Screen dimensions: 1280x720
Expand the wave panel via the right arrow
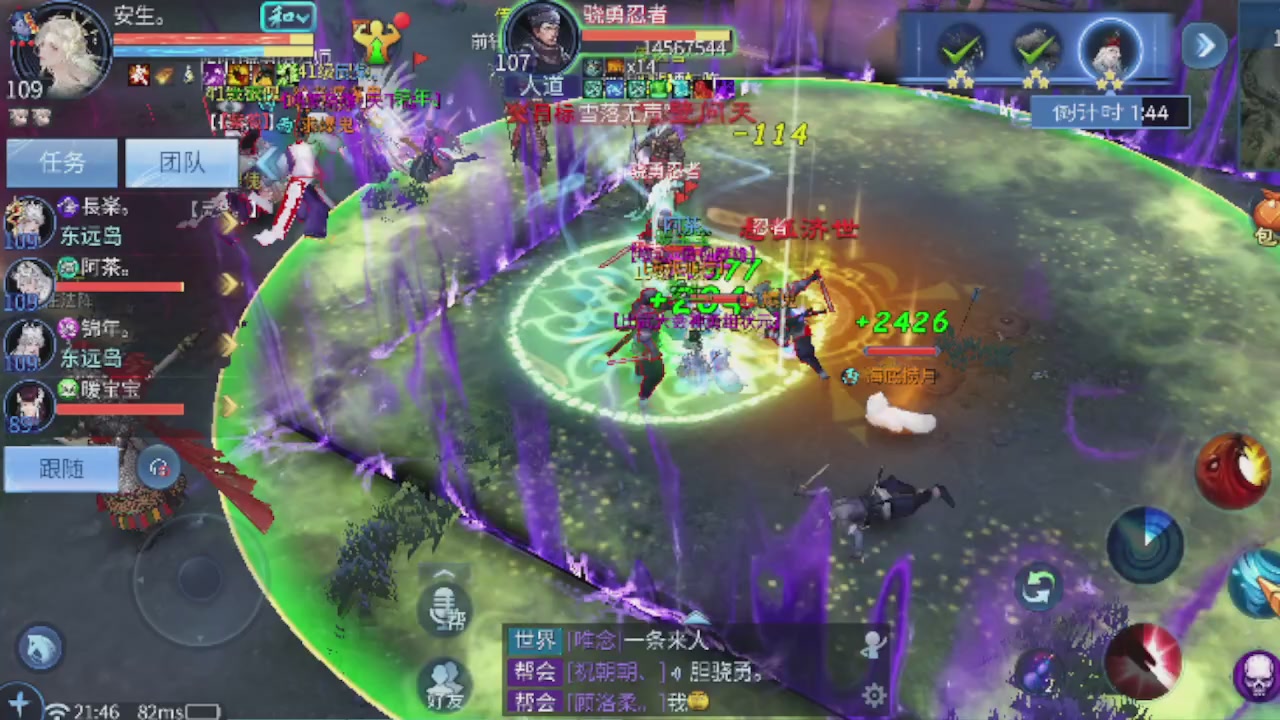pyautogui.click(x=1204, y=46)
